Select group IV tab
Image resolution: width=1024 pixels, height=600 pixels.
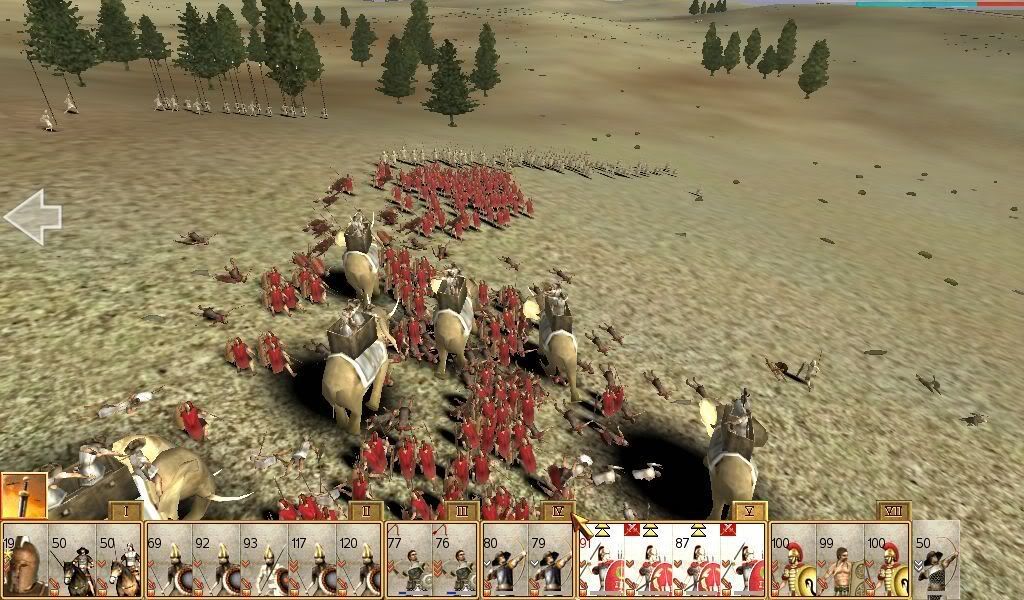(x=558, y=512)
